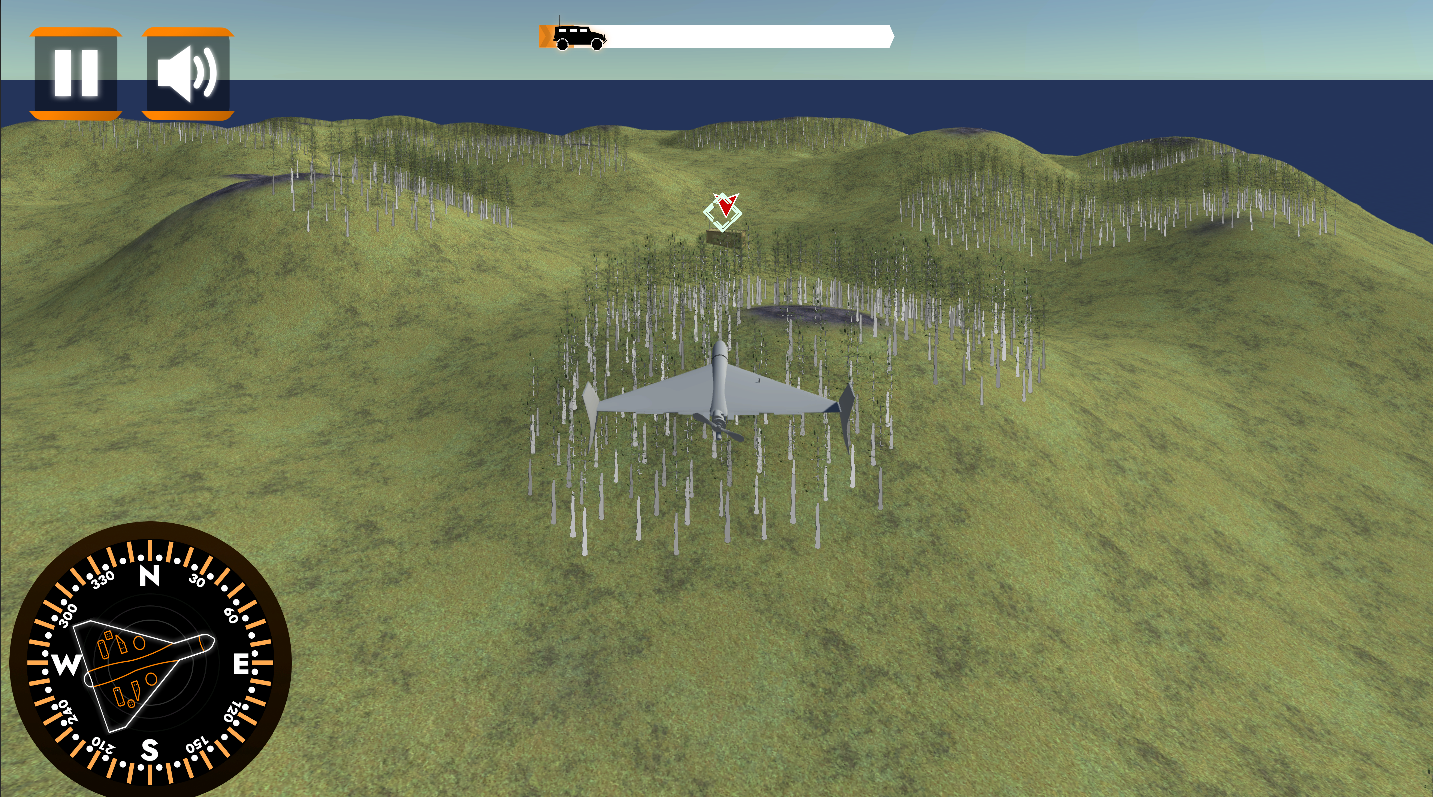Screen dimensions: 1433x797
Task: Select the North label on the compass
Action: click(x=148, y=575)
